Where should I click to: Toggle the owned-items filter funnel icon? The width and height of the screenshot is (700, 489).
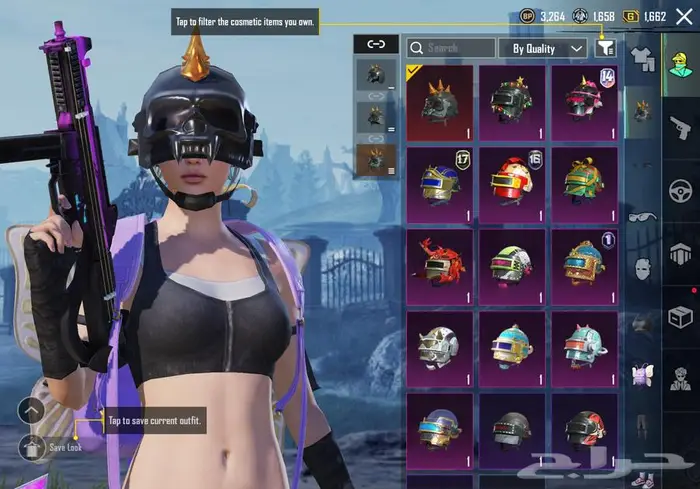pos(605,48)
